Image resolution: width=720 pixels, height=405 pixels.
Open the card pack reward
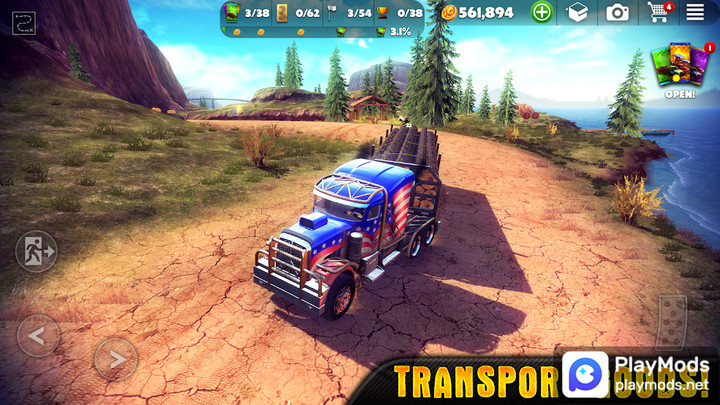[x=679, y=68]
